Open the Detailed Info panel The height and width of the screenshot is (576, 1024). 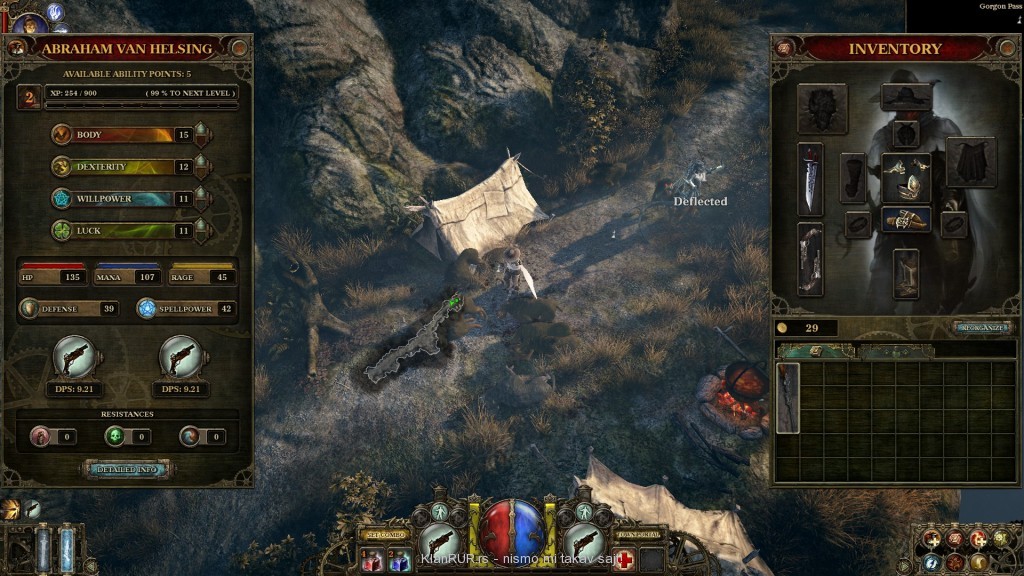click(127, 468)
